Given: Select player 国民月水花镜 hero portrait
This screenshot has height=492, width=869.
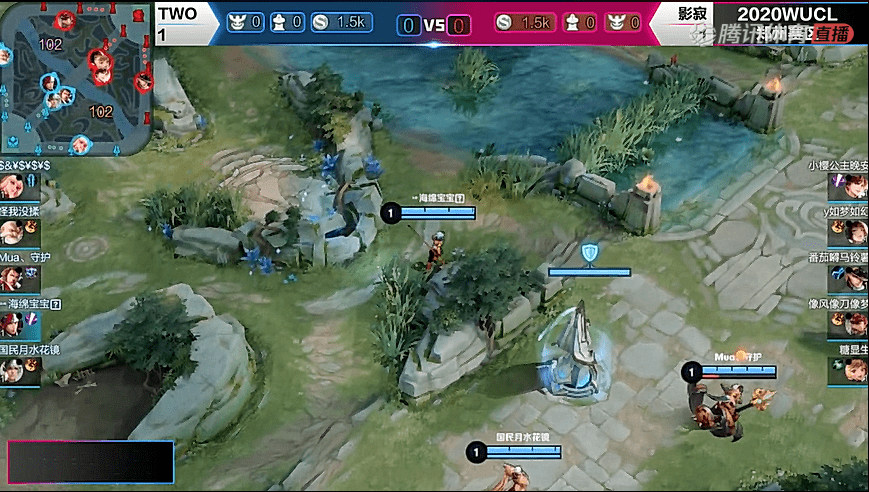Looking at the screenshot, I should [13, 370].
